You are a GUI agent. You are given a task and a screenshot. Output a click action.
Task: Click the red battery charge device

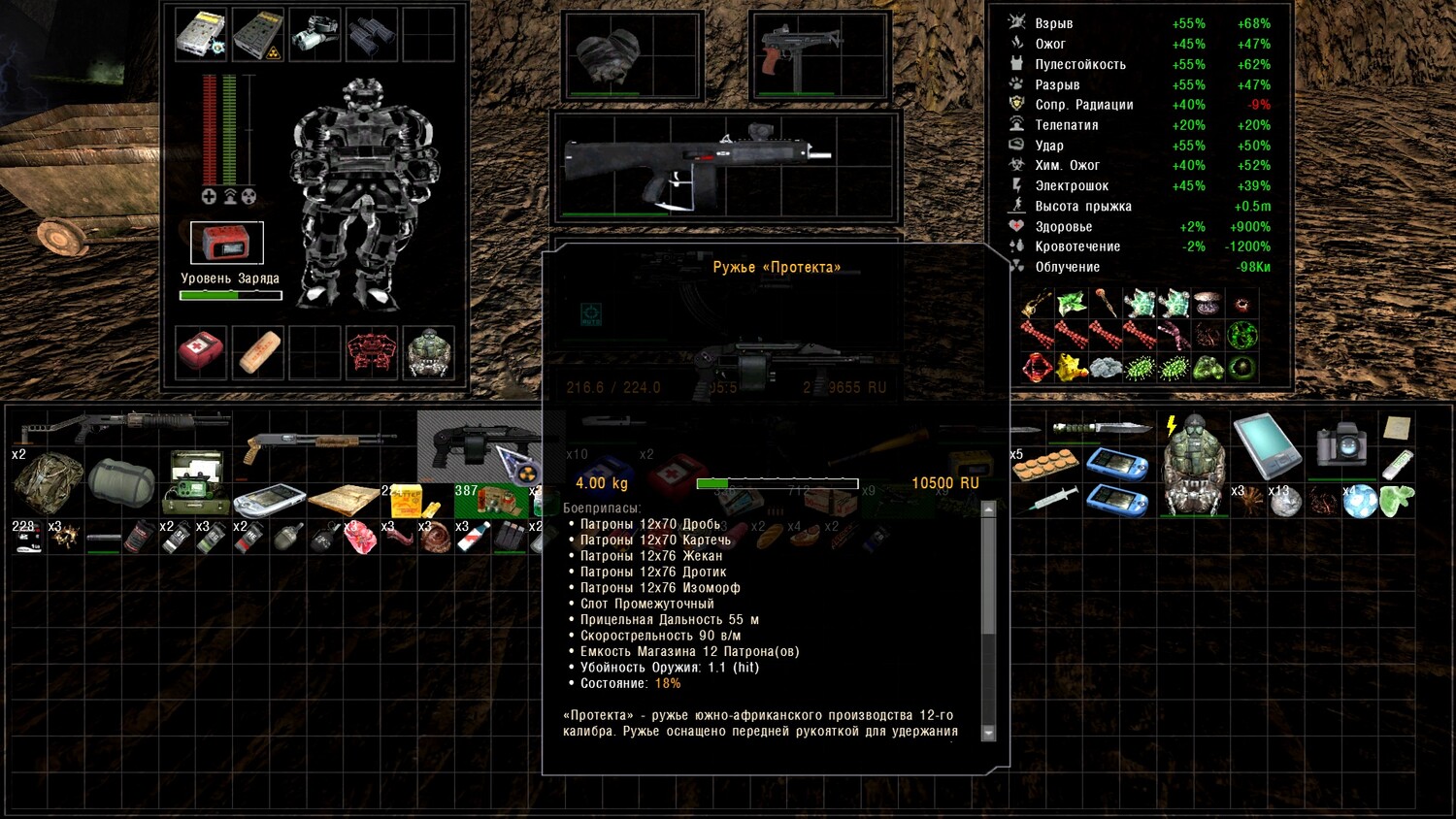click(226, 243)
